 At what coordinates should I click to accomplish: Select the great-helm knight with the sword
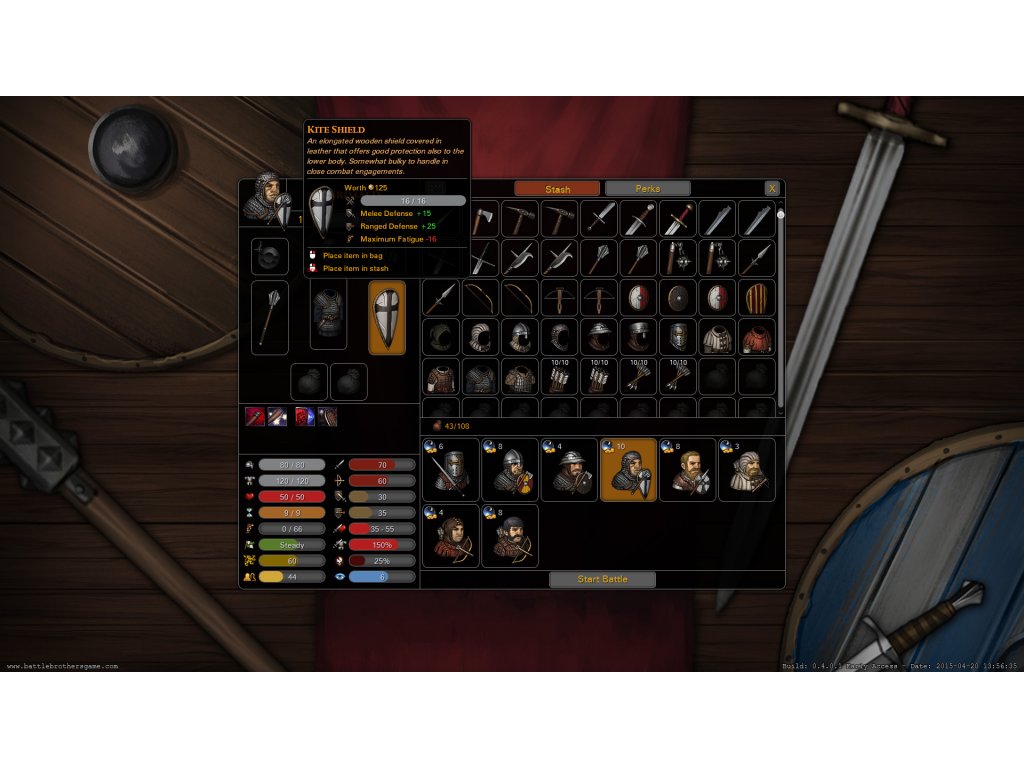click(450, 470)
